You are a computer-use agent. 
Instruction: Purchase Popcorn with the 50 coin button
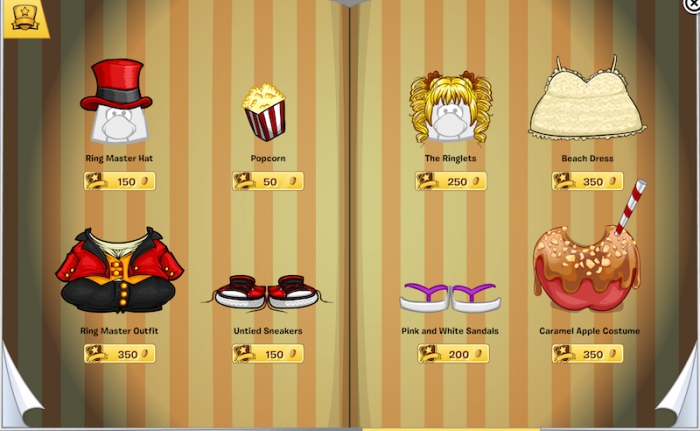pyautogui.click(x=268, y=182)
